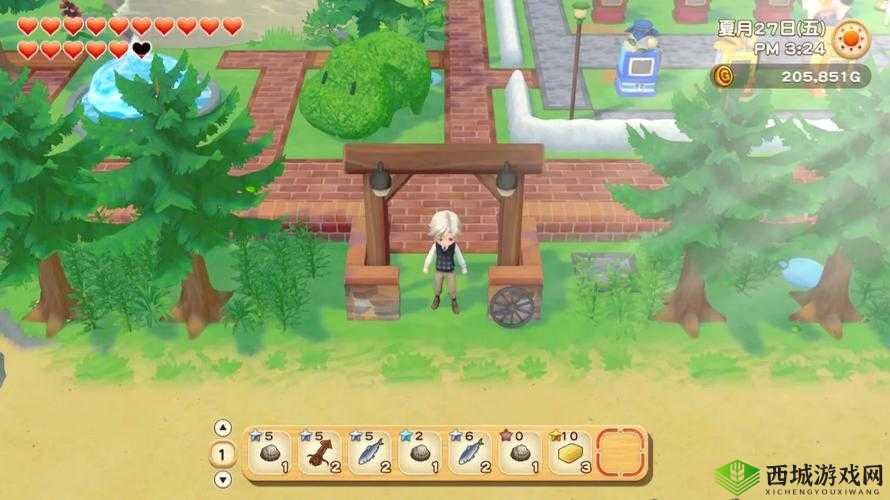Image resolution: width=890 pixels, height=500 pixels.
Task: Choose the 0-star clam shell slot
Action: [x=520, y=453]
